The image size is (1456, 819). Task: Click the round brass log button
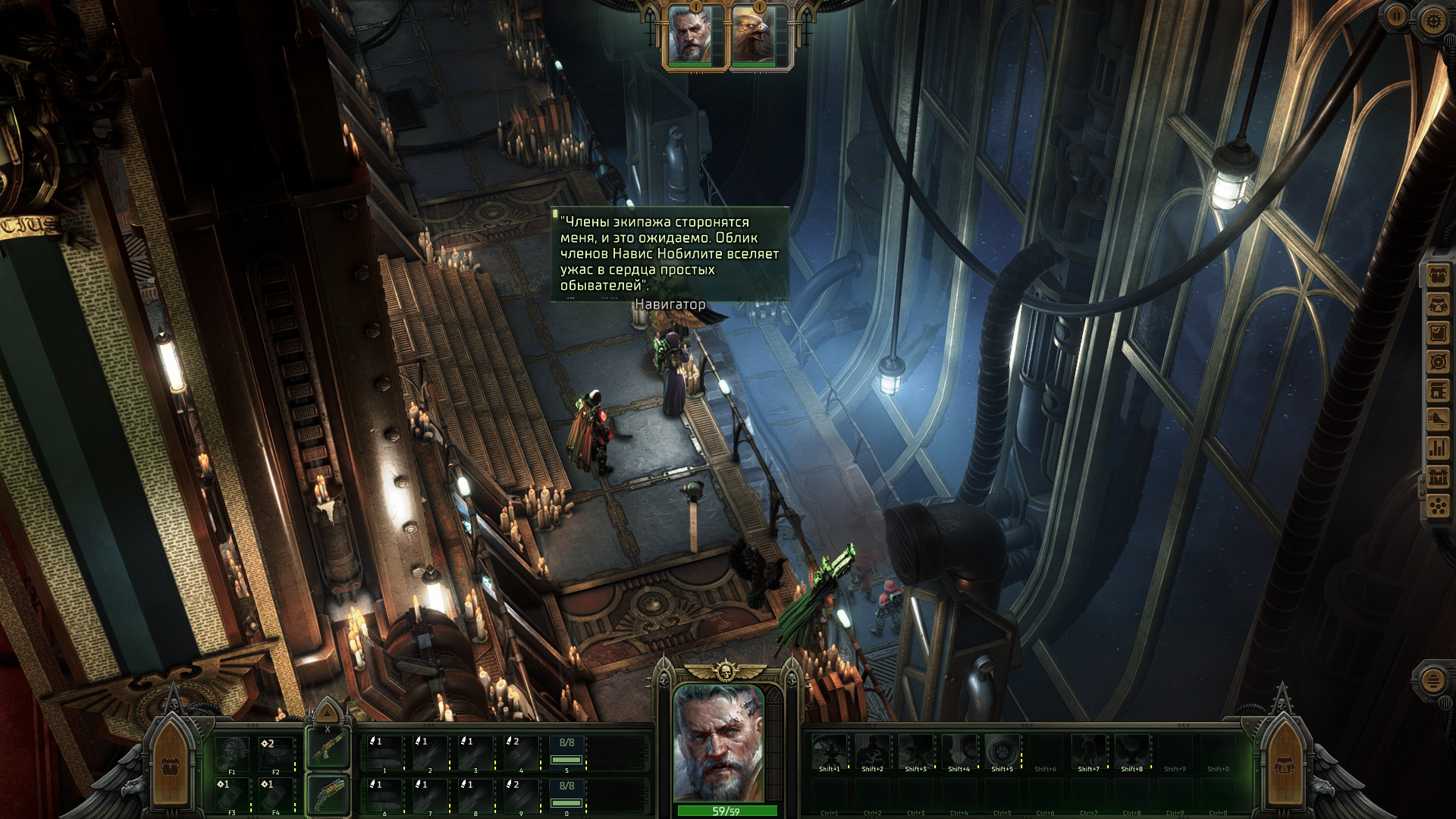pyautogui.click(x=1433, y=679)
